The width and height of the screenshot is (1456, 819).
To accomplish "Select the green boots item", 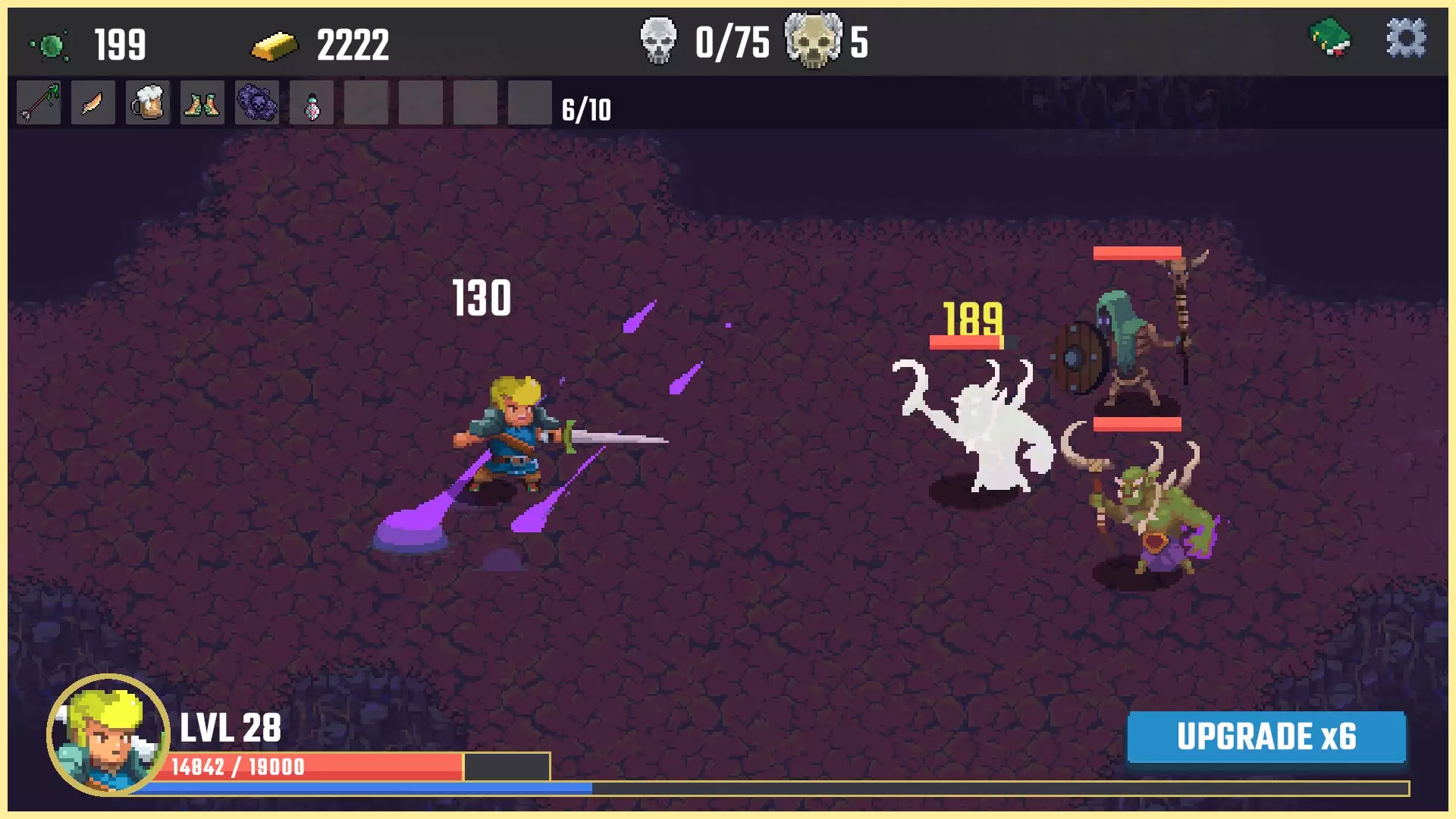I will tap(202, 103).
